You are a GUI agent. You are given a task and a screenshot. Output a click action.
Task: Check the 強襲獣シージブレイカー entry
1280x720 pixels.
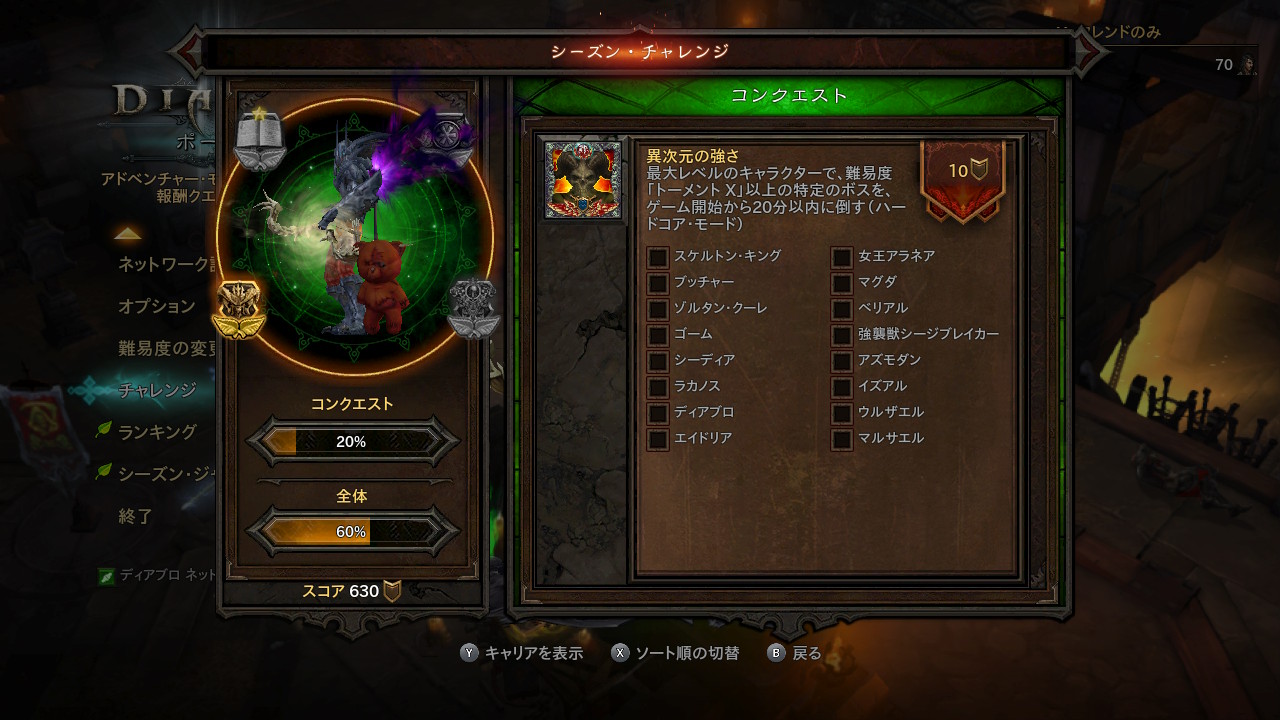point(842,335)
